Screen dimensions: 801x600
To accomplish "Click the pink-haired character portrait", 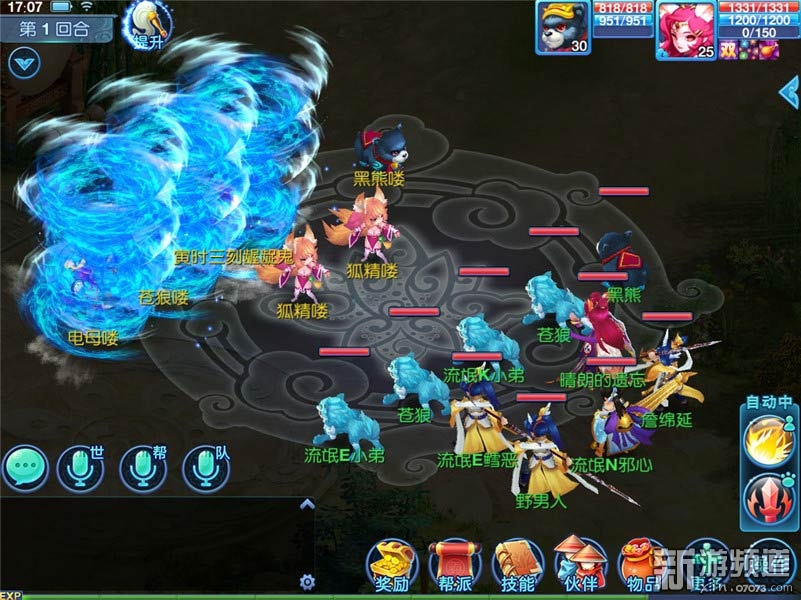I will 687,28.
